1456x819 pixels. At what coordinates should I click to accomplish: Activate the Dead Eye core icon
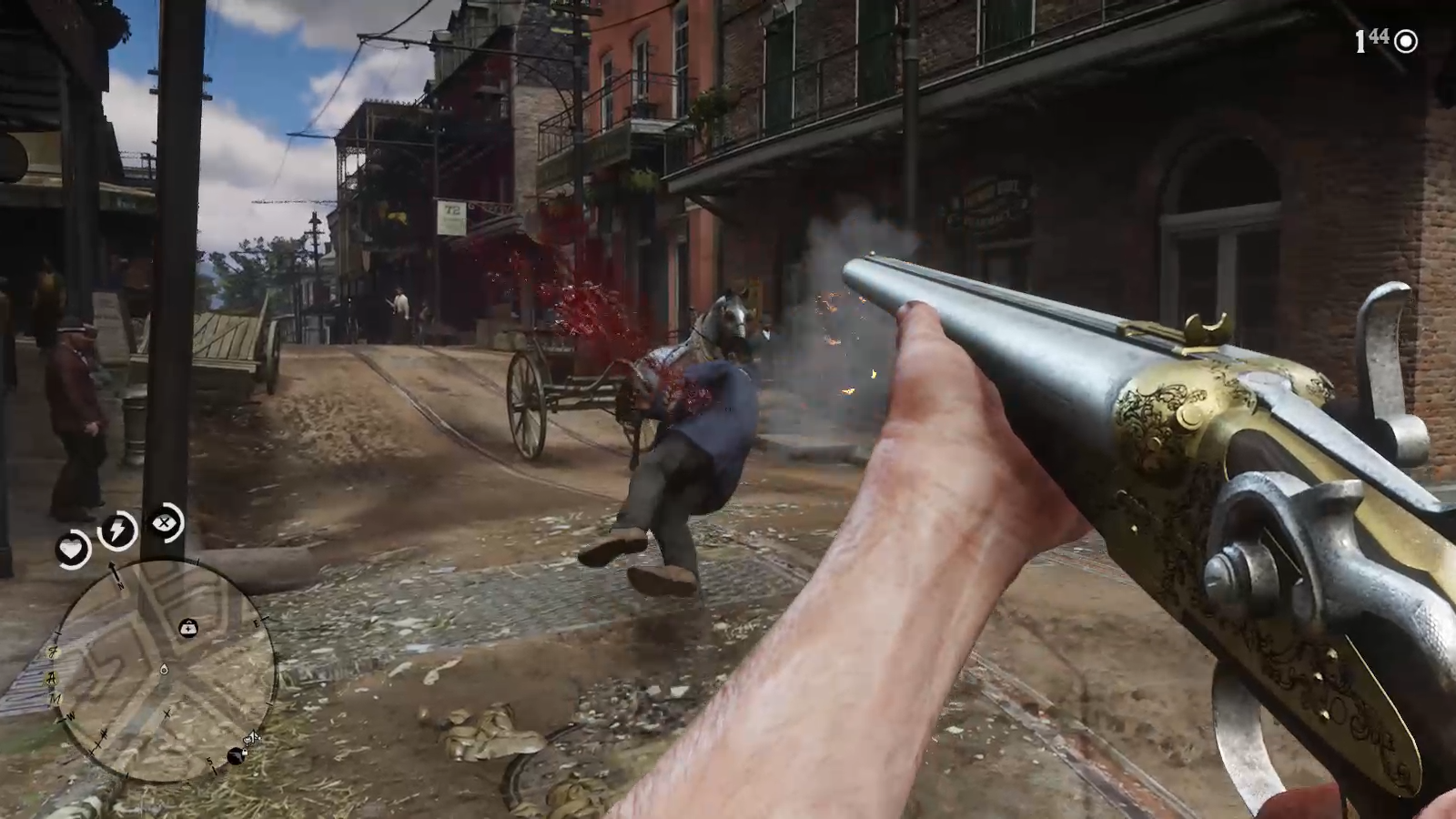click(x=165, y=522)
